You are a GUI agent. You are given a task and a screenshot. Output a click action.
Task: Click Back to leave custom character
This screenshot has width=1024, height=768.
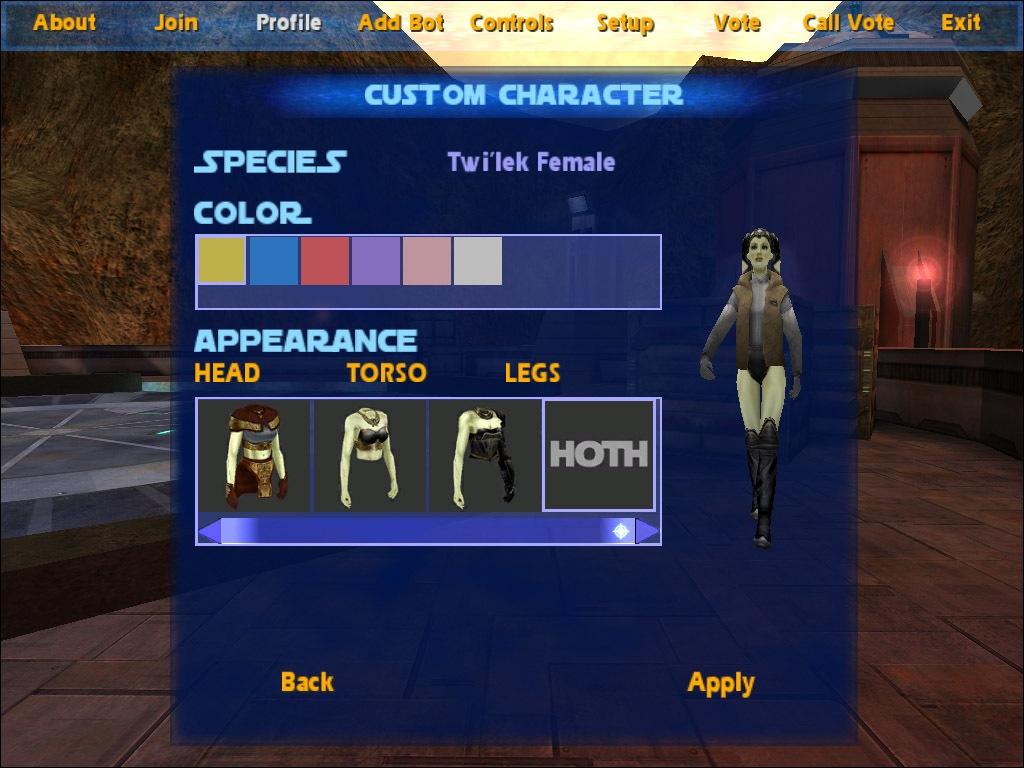tap(307, 682)
